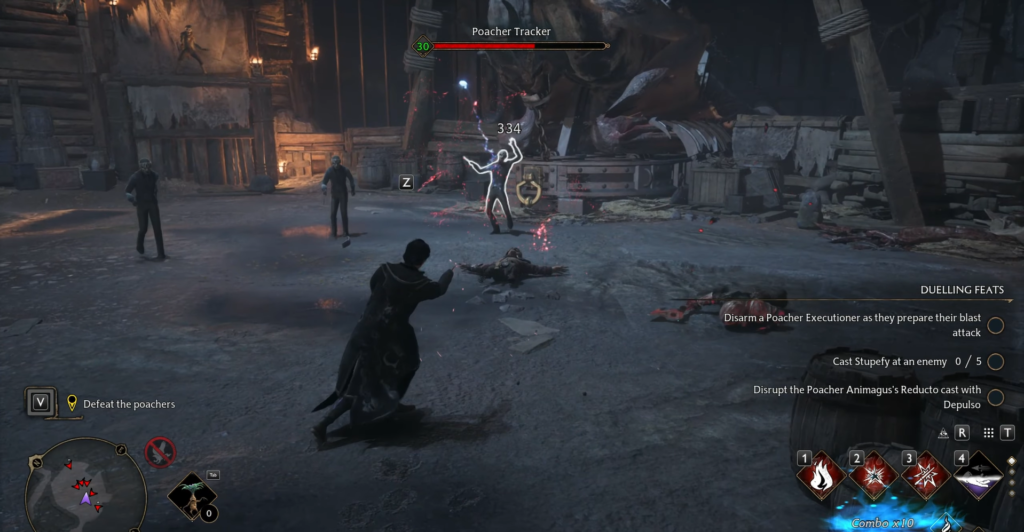The height and width of the screenshot is (532, 1024).
Task: Activate the red starburst spell in slot 2
Action: 873,475
